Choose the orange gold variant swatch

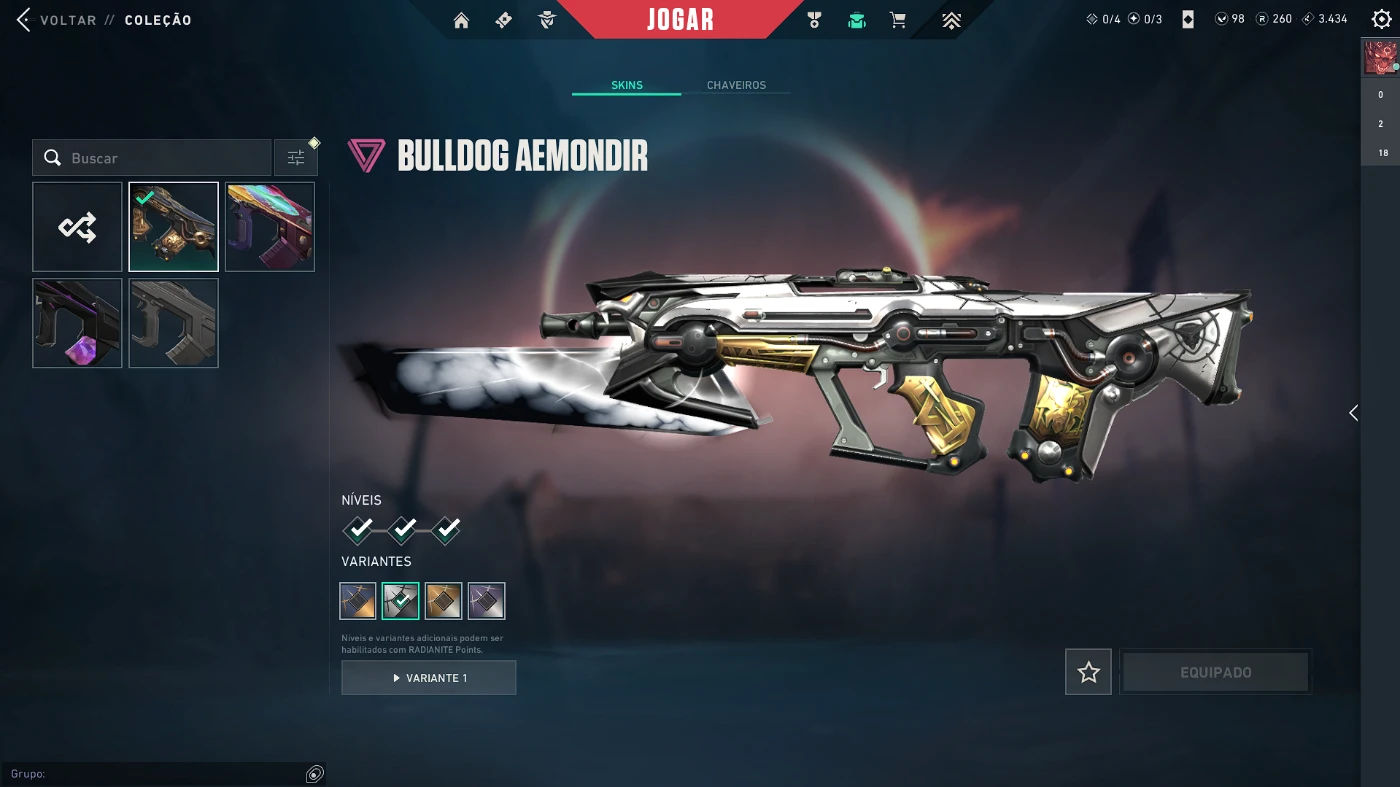[x=443, y=601]
